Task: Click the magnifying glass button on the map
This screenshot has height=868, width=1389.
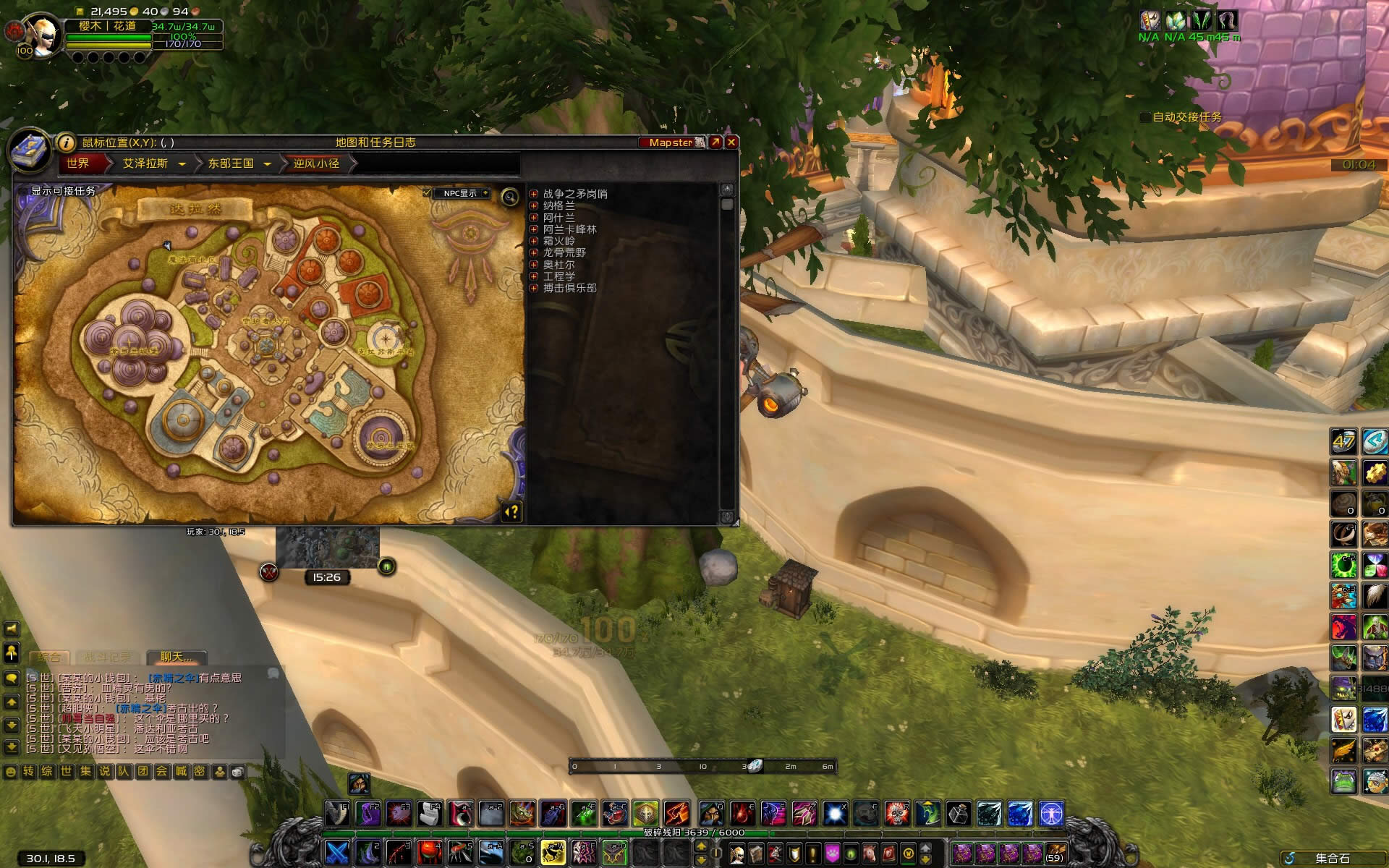Action: point(510,196)
